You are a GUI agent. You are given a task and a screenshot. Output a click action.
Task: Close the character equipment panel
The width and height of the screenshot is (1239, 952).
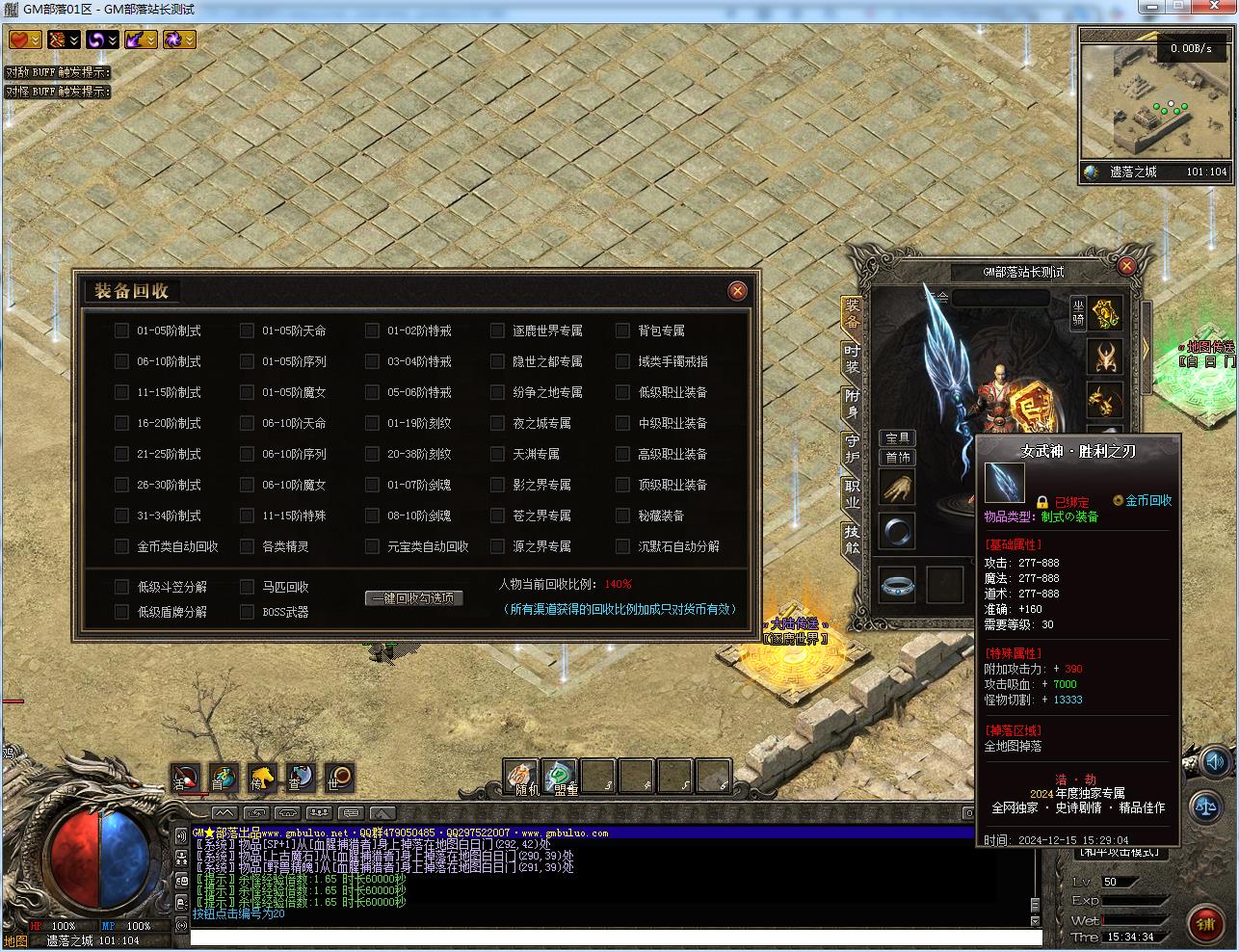click(1126, 266)
